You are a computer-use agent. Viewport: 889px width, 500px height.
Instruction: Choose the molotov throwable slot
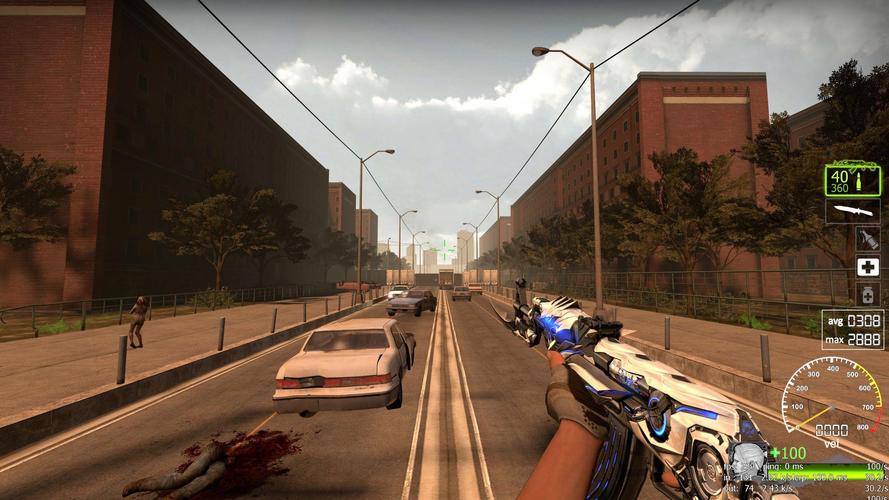pyautogui.click(x=867, y=239)
